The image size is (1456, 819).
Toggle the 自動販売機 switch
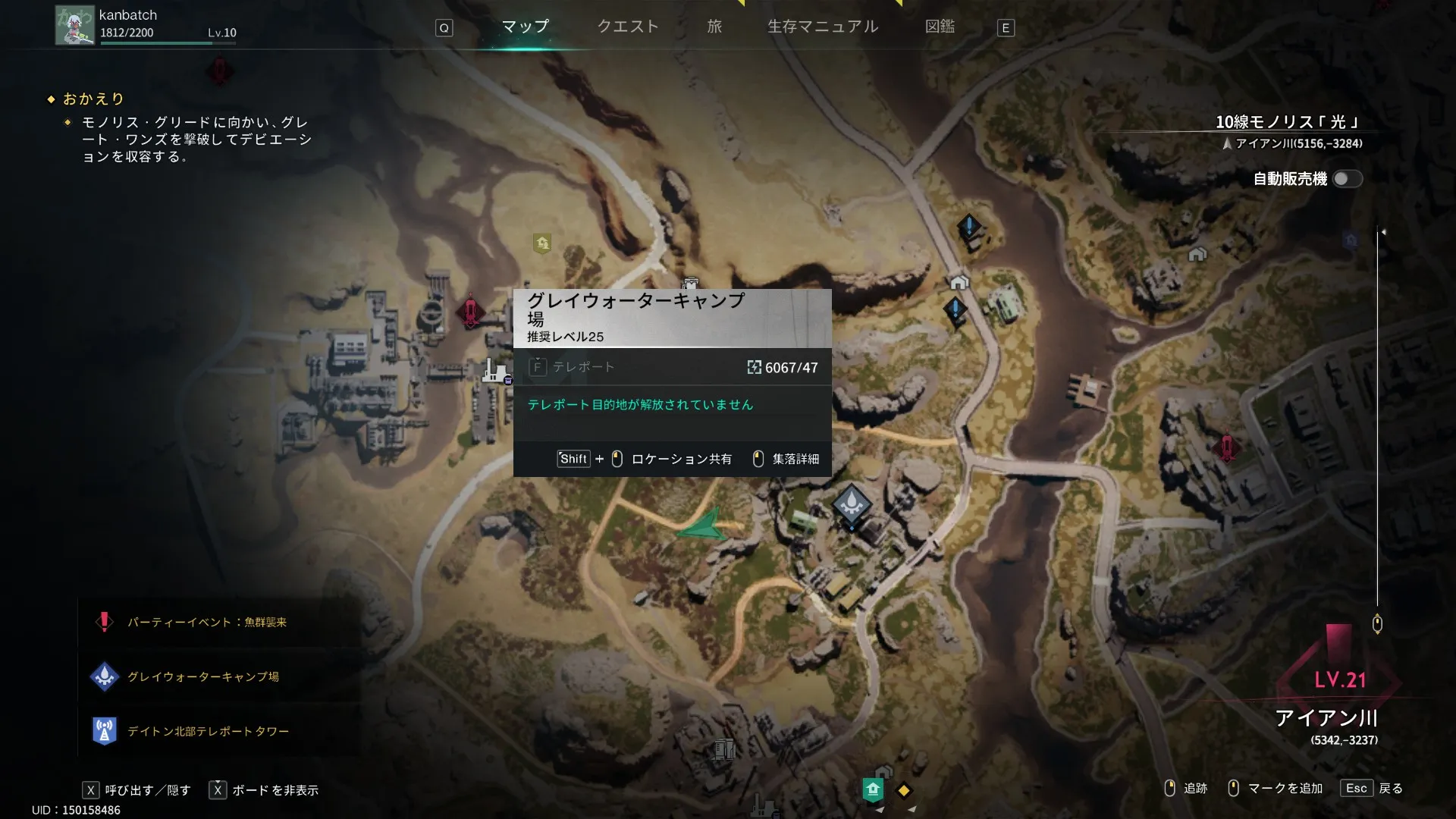[x=1348, y=179]
